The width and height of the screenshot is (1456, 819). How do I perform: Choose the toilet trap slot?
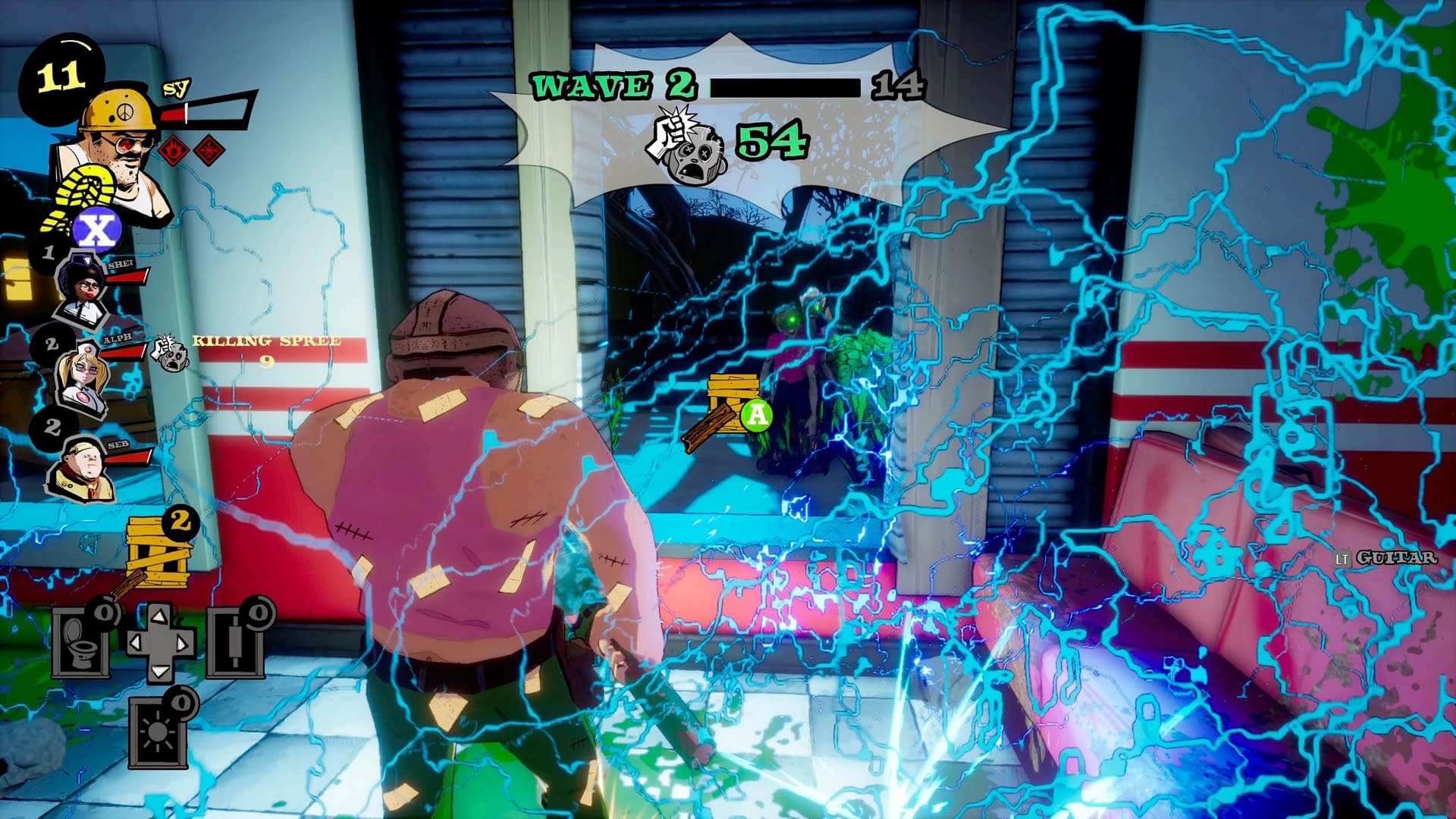[81, 643]
